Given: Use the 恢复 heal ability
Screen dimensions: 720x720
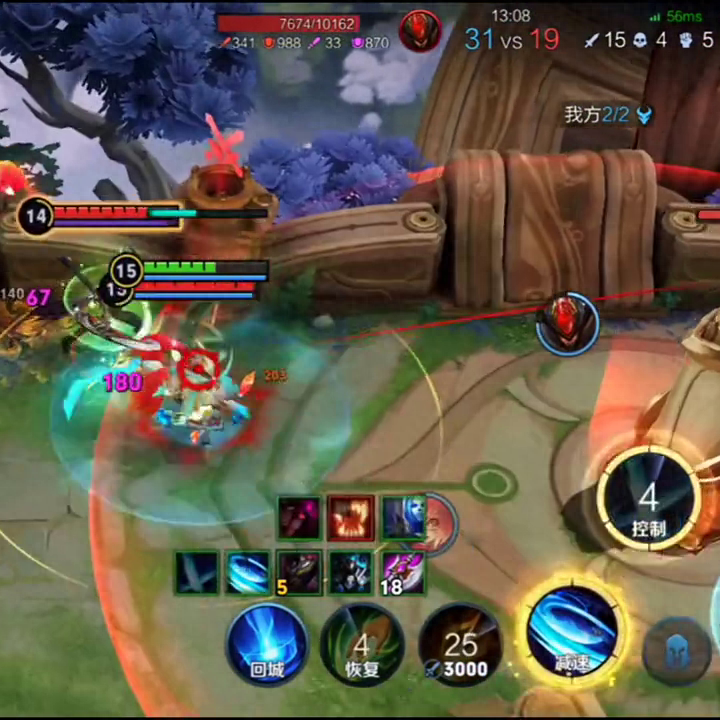Looking at the screenshot, I should coord(362,646).
